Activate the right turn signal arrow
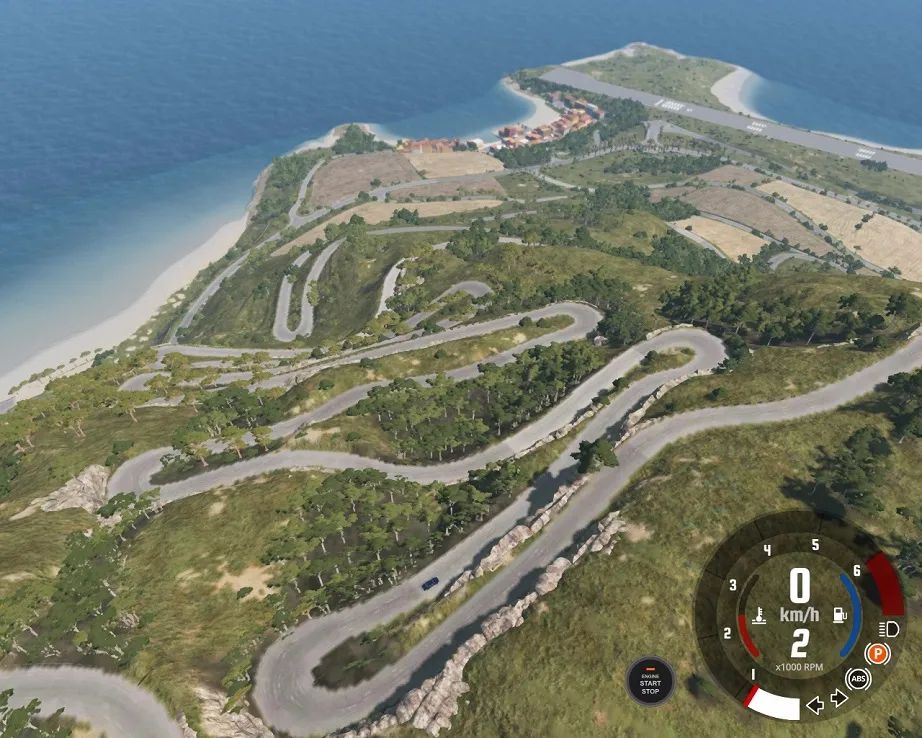922x738 pixels. point(839,698)
